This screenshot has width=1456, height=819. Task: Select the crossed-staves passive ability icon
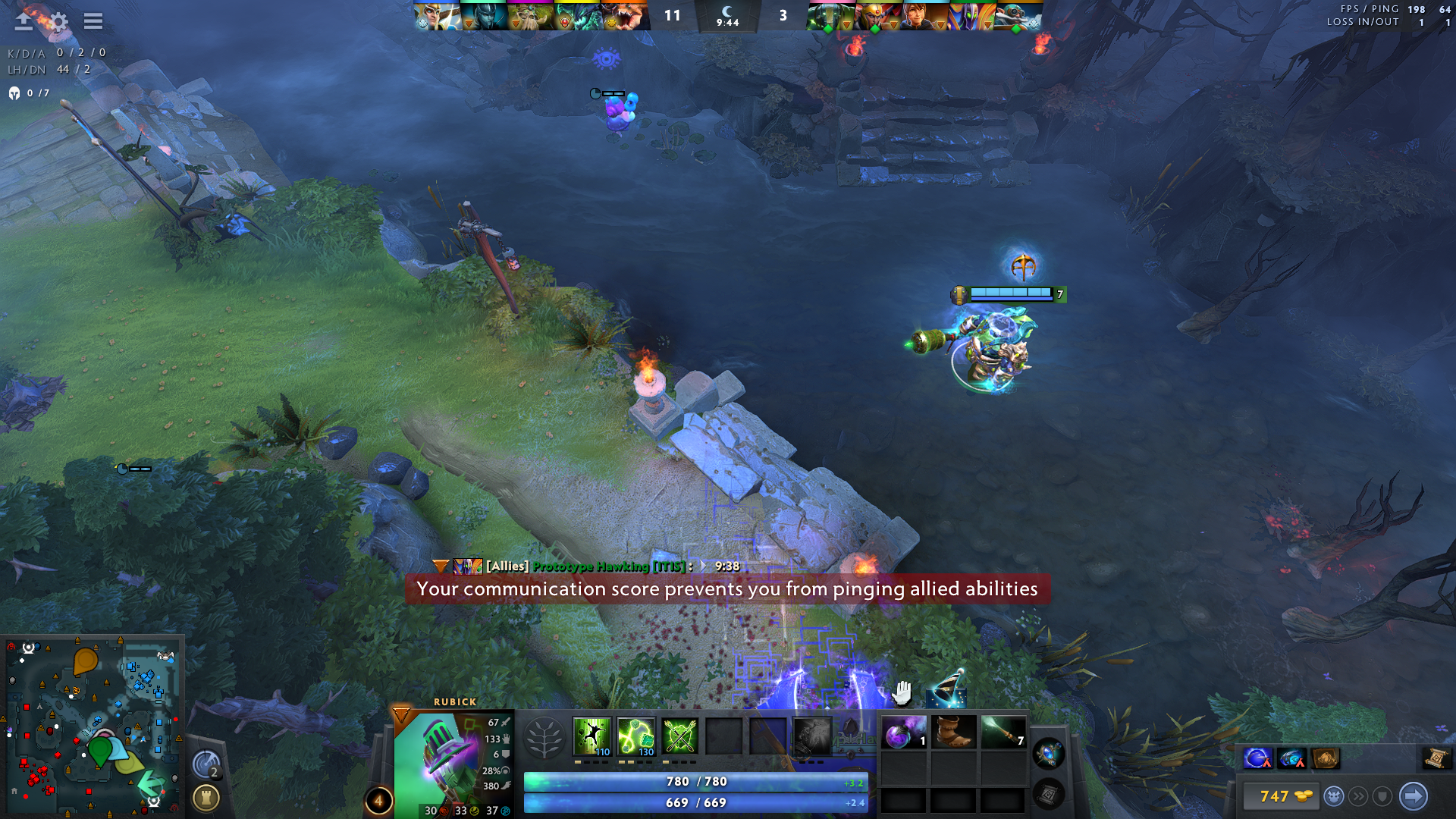[x=680, y=736]
